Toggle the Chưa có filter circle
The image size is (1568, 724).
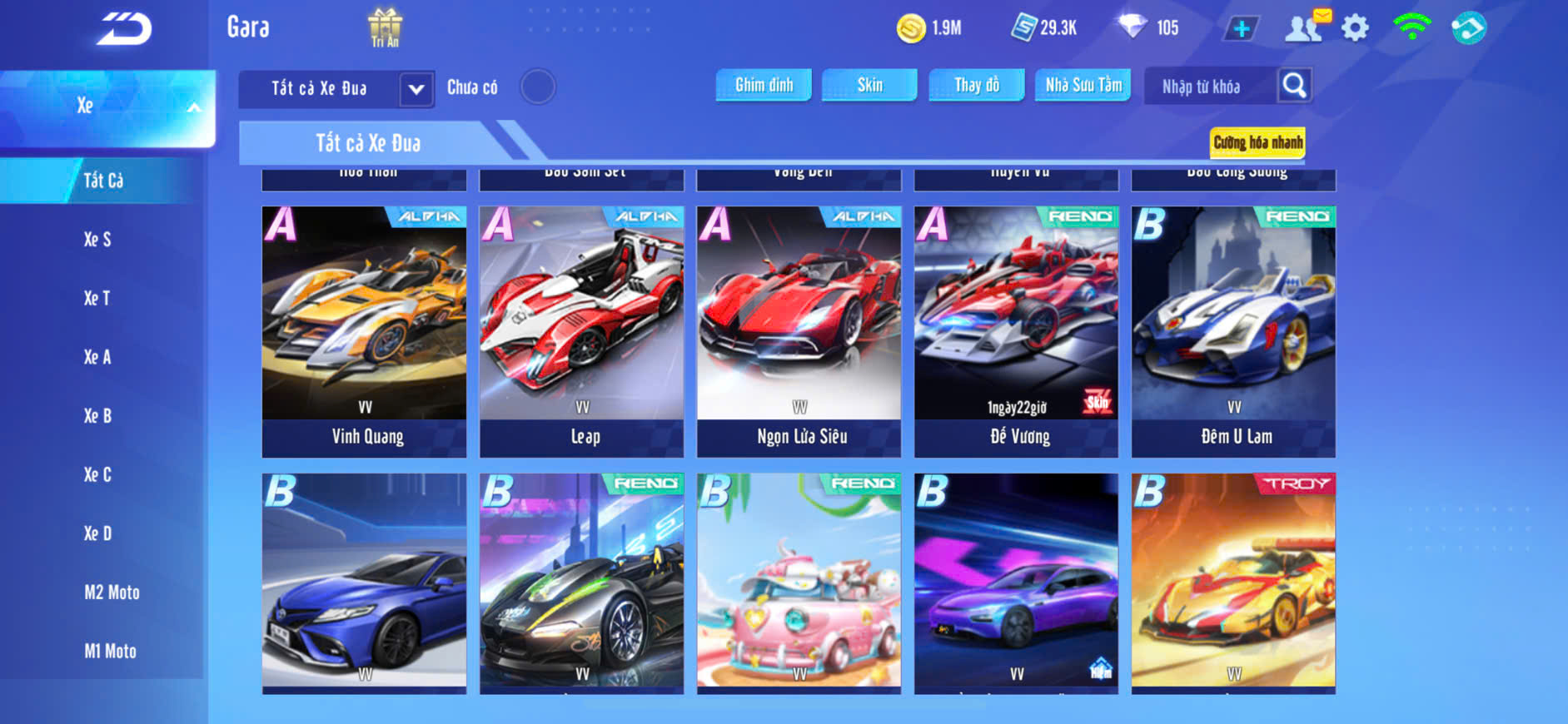tap(538, 87)
